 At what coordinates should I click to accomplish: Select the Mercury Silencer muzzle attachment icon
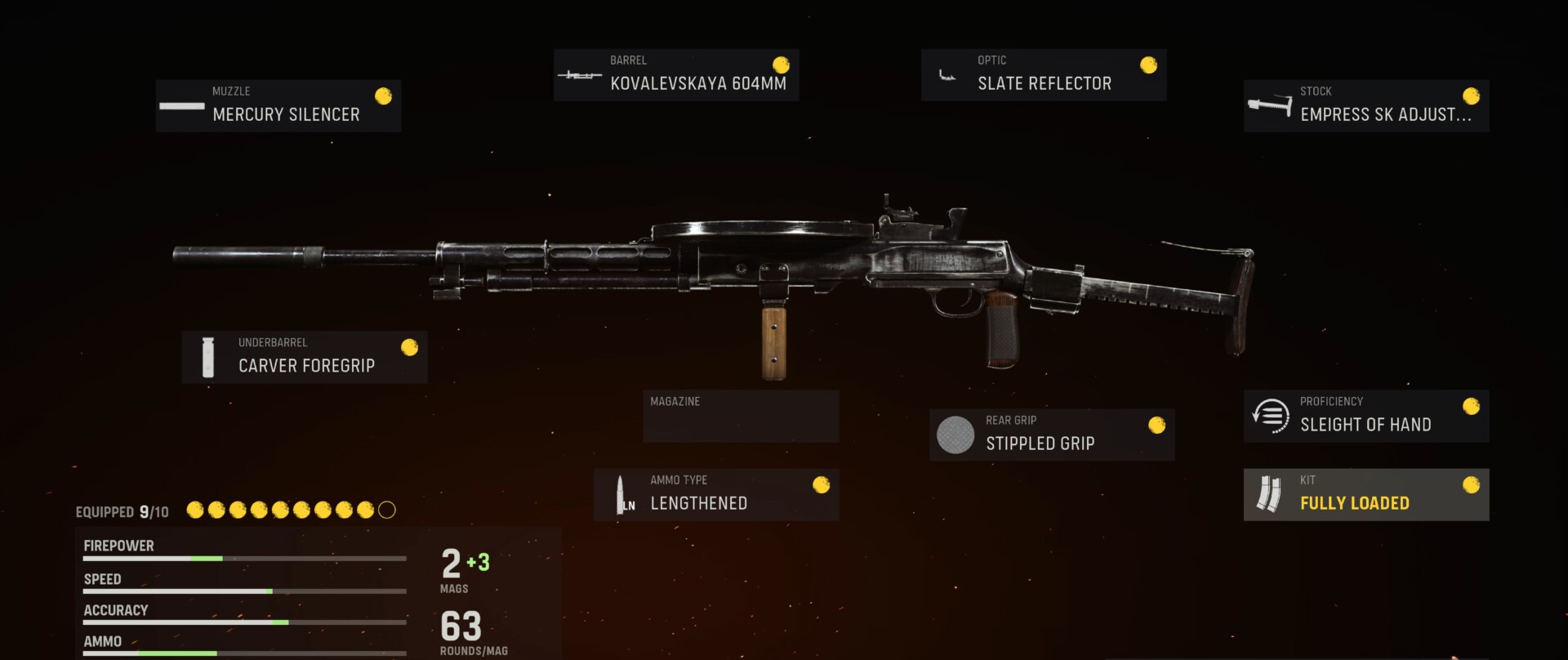pyautogui.click(x=183, y=106)
